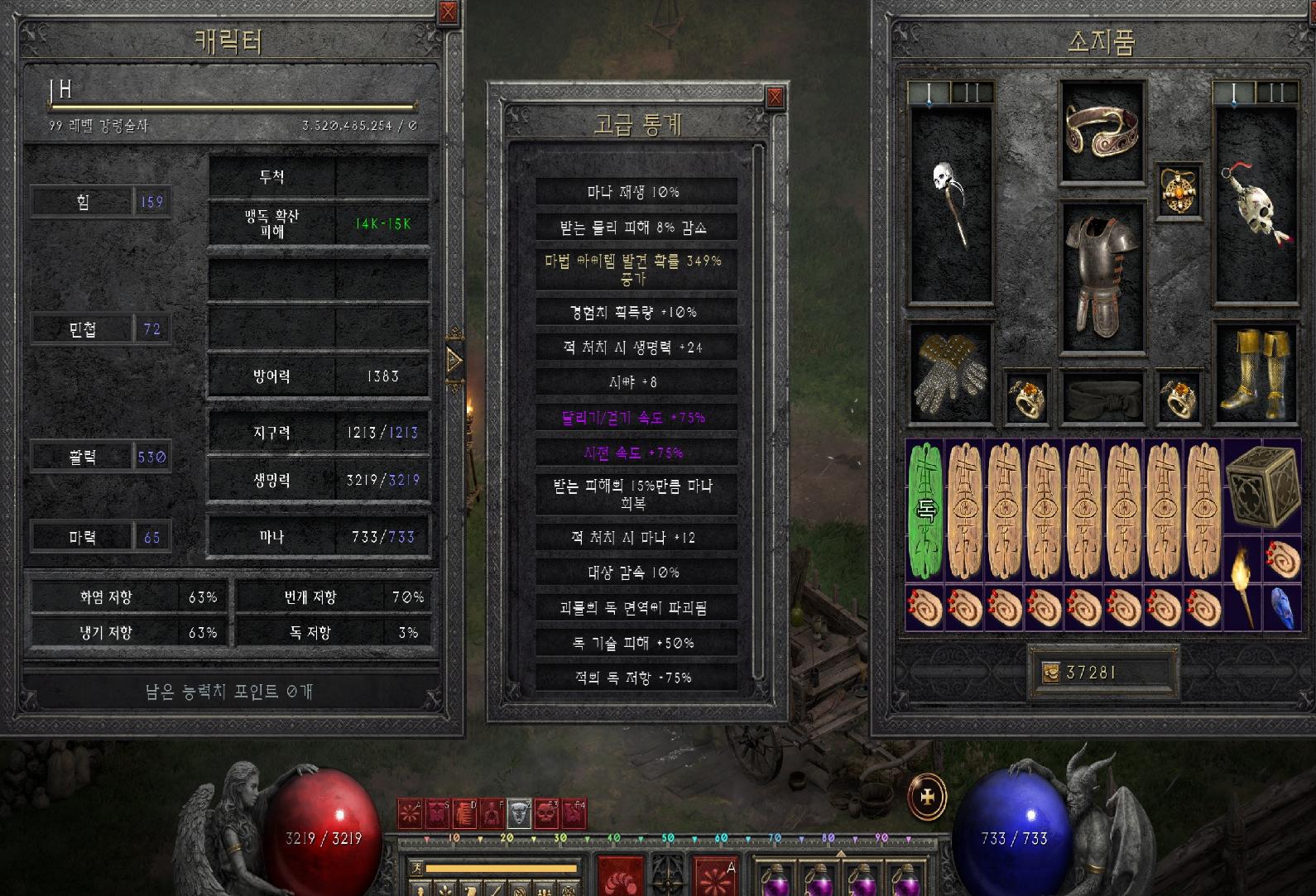Select the skill assigned to hotkey S
This screenshot has height=896, width=1316.
pyautogui.click(x=437, y=813)
